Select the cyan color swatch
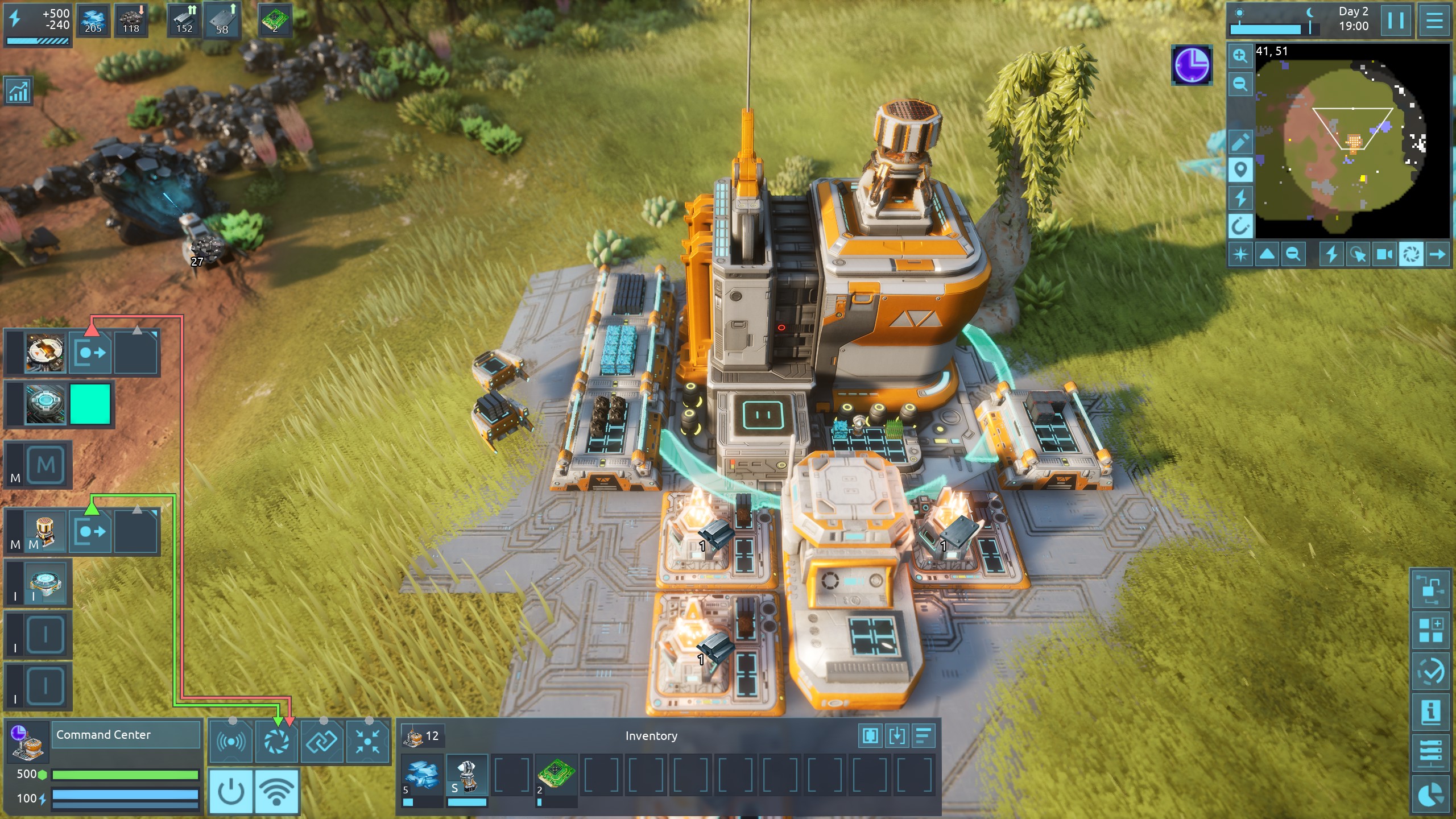Image resolution: width=1456 pixels, height=819 pixels. (90, 404)
